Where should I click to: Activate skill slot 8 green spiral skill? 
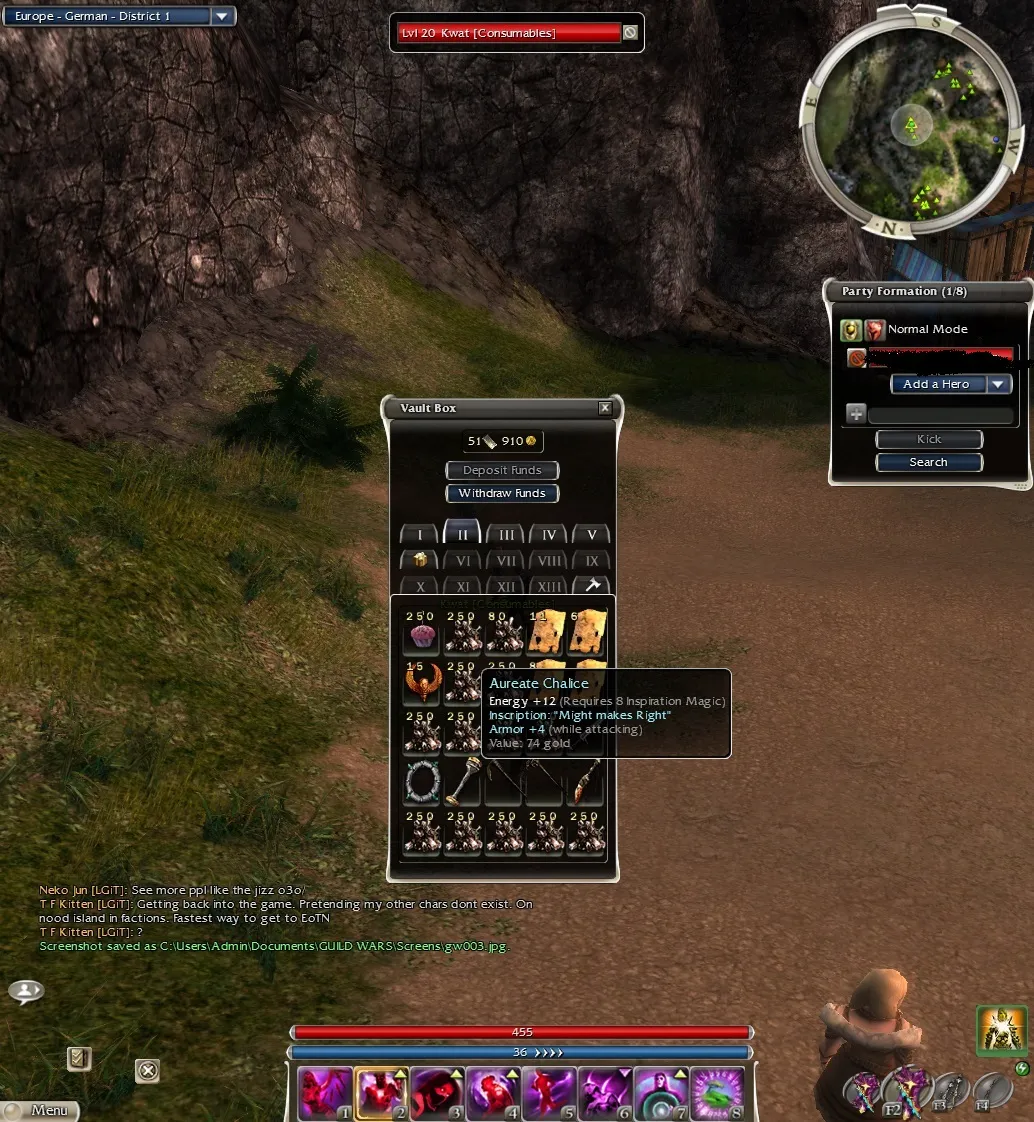pos(719,1093)
